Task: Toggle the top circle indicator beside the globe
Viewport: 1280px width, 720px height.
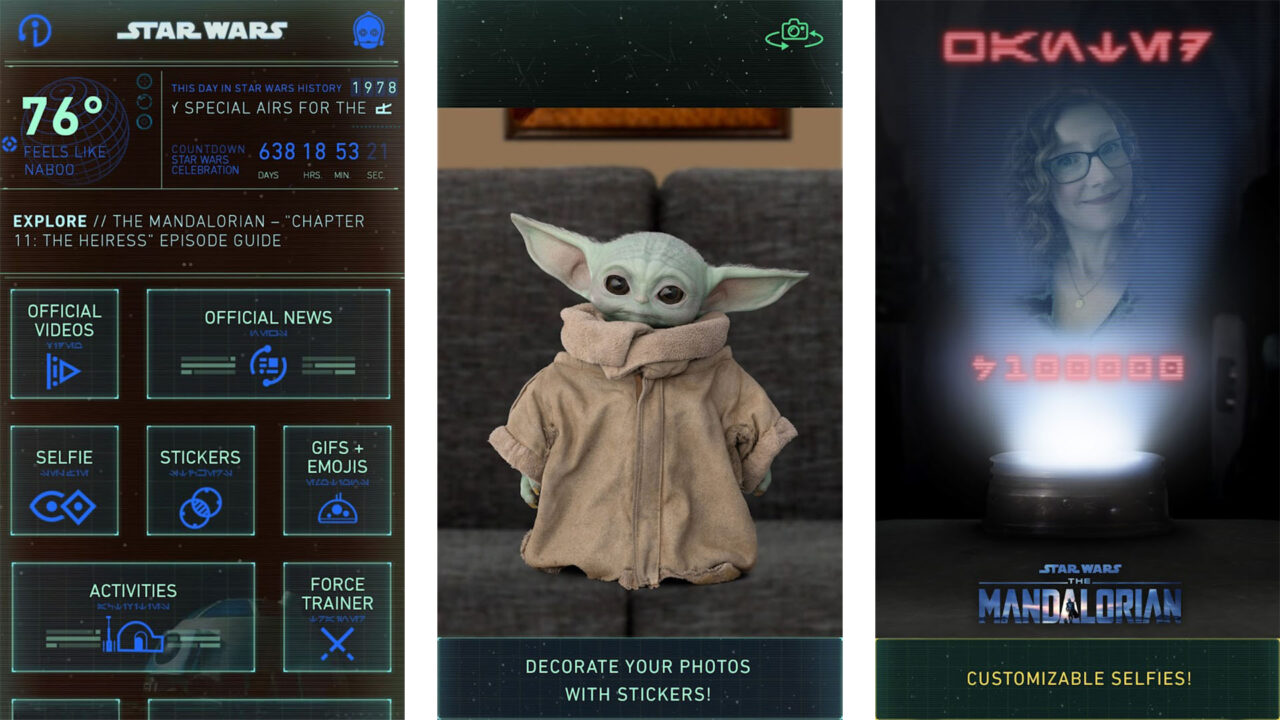Action: coord(144,81)
